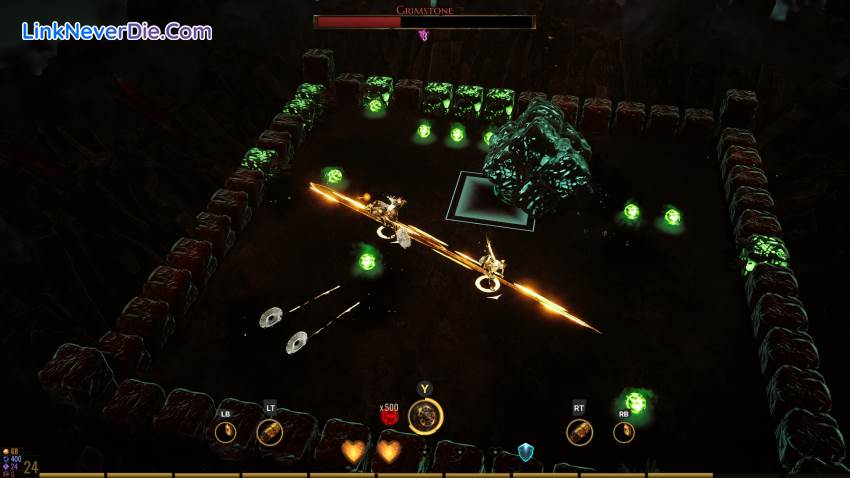Select the ability icon labeled RB
Screen dimensions: 850x478
[x=624, y=432]
